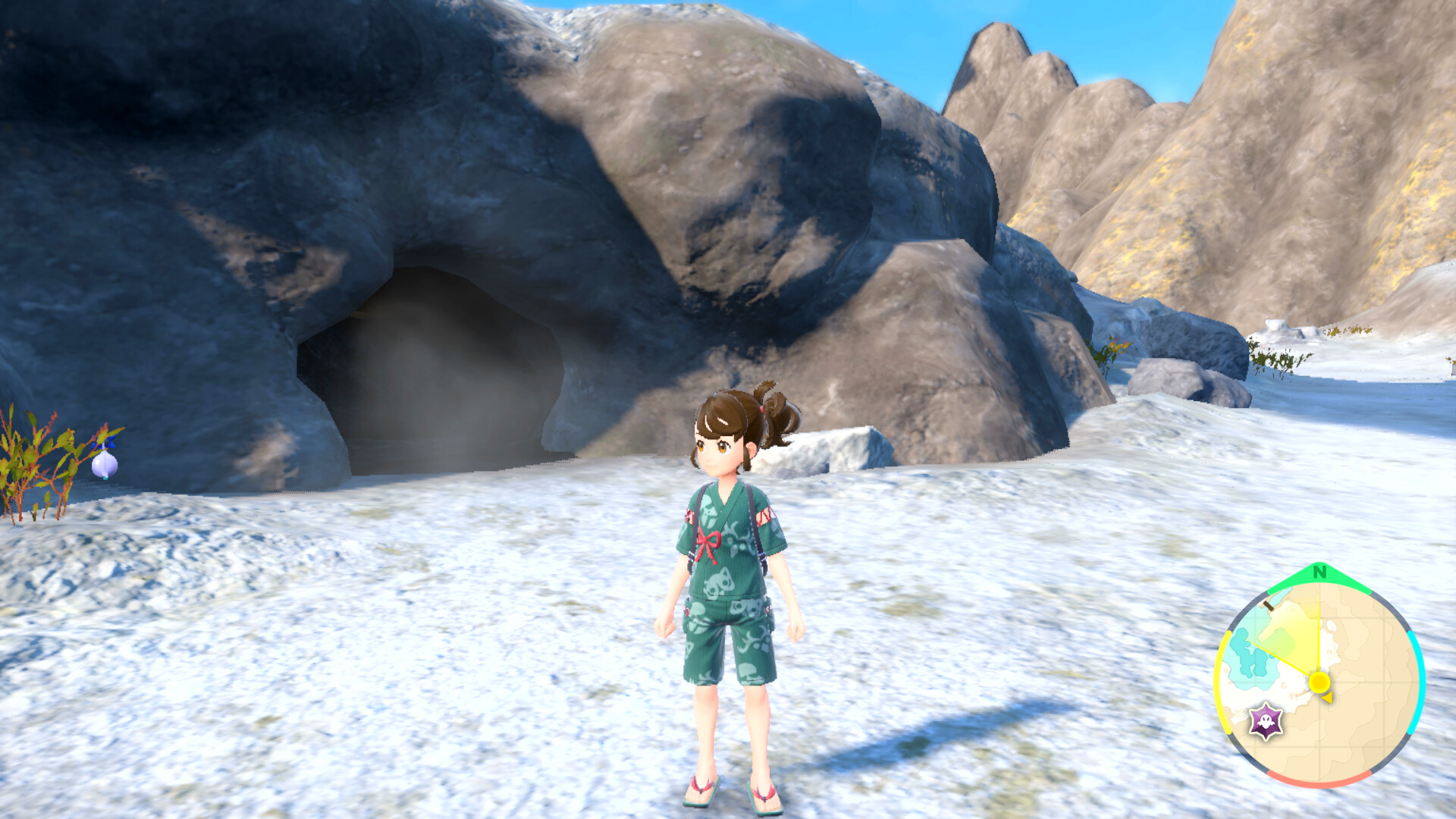Open the circular minimap
Screen dimensions: 1456x819
tap(1319, 681)
